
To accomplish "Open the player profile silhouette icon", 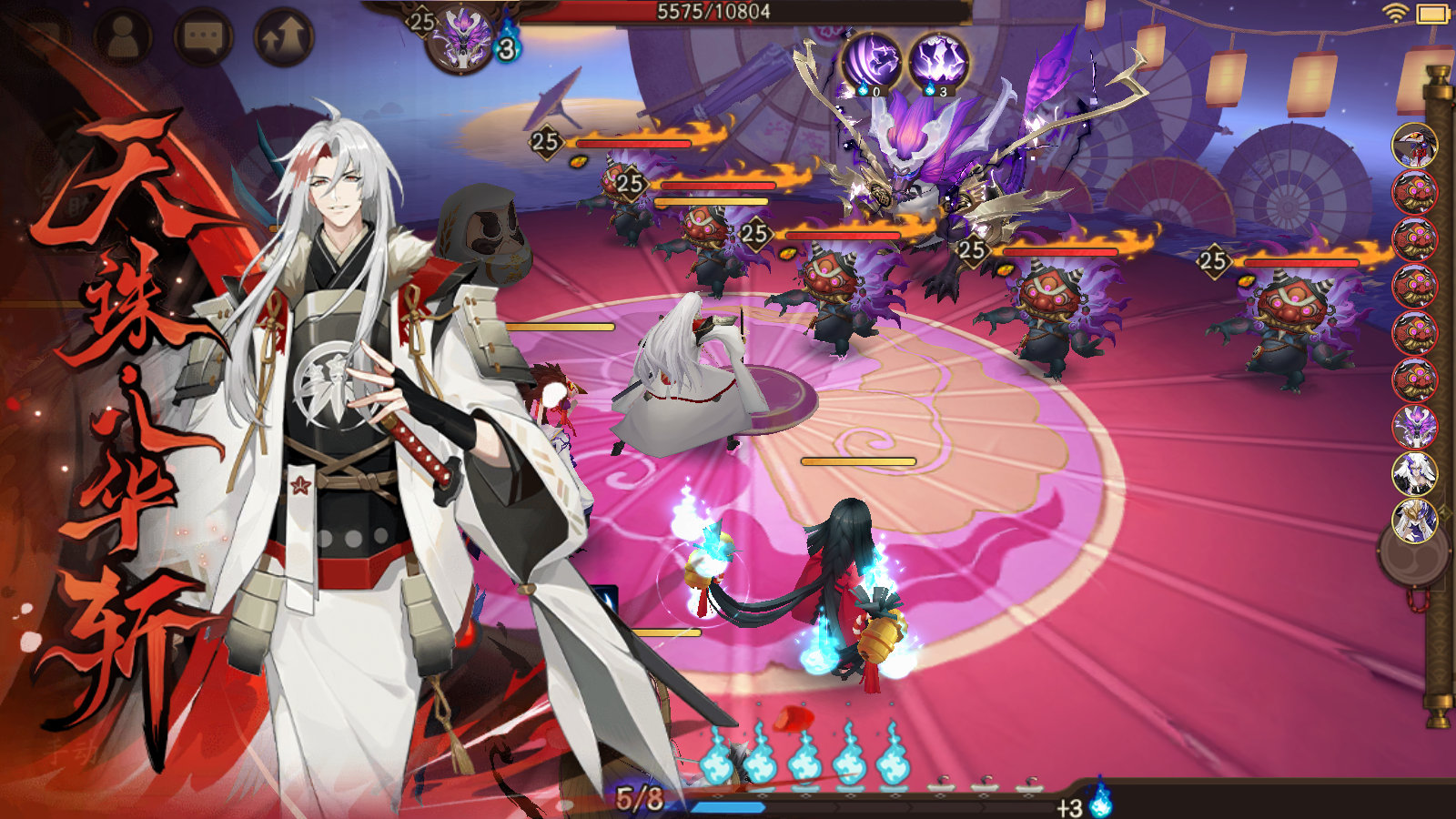I will (x=124, y=36).
